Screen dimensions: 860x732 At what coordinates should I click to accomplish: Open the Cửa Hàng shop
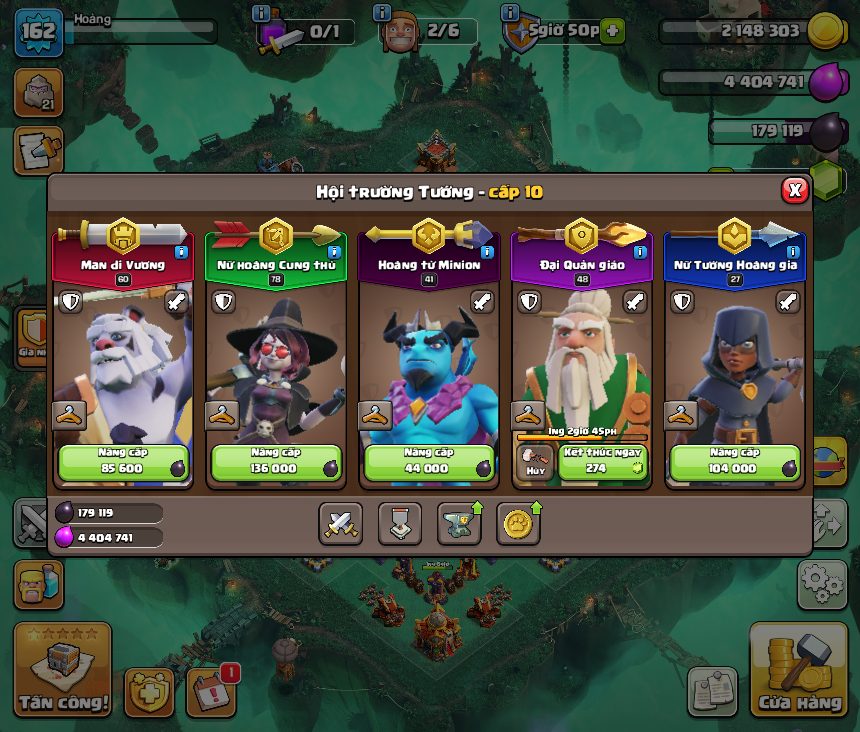tap(799, 670)
